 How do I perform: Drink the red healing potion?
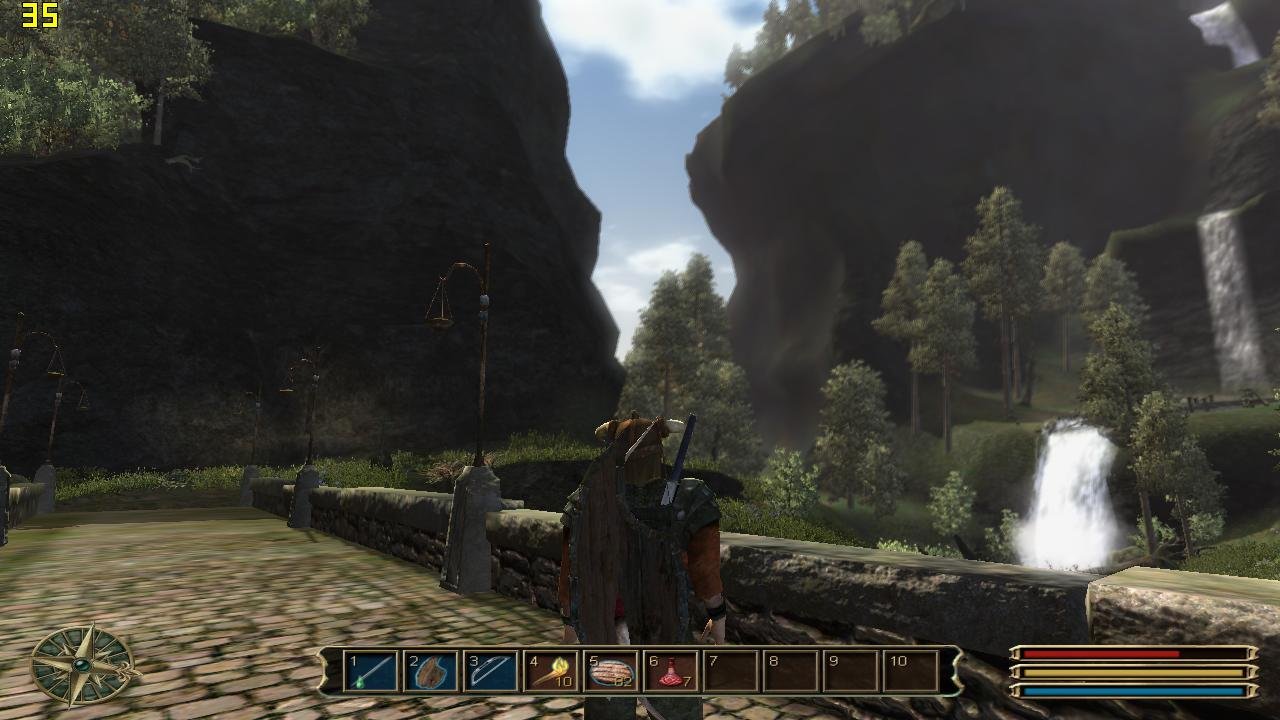[x=671, y=671]
